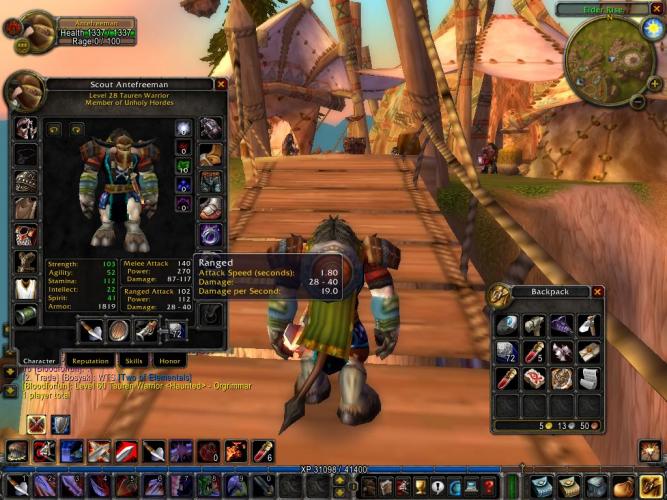Screen dimensions: 667x500
Task: Select the equipped ring slot
Action: [x=211, y=235]
